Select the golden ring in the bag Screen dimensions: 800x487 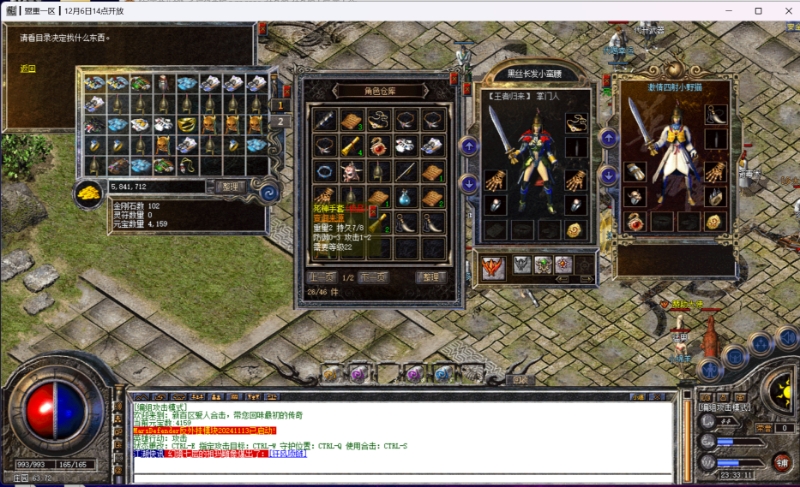pyautogui.click(x=186, y=124)
